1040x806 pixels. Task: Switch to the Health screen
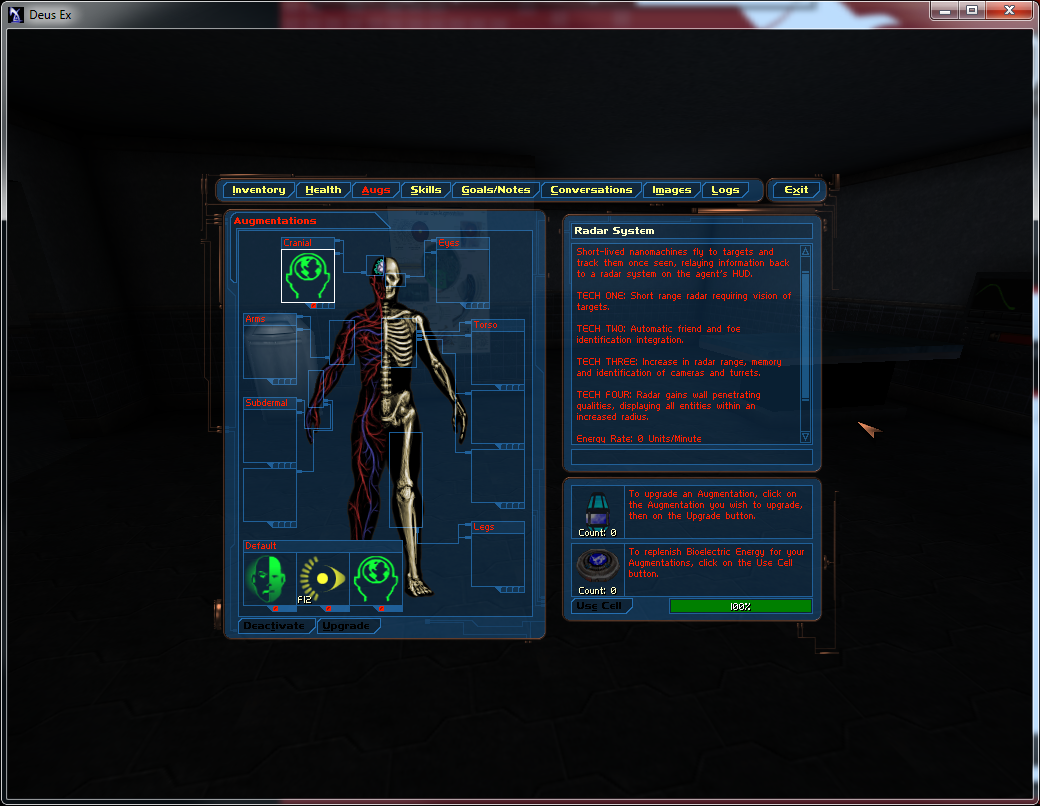(323, 190)
